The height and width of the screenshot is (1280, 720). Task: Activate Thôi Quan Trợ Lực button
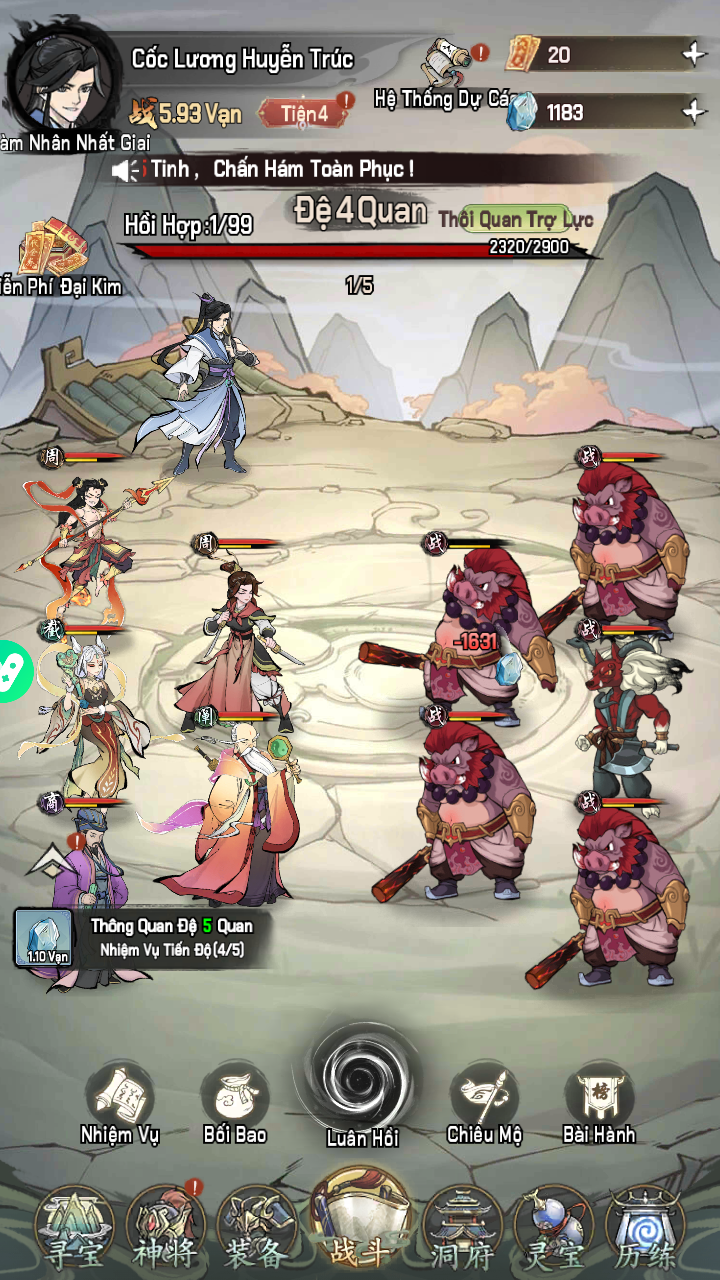click(x=515, y=219)
